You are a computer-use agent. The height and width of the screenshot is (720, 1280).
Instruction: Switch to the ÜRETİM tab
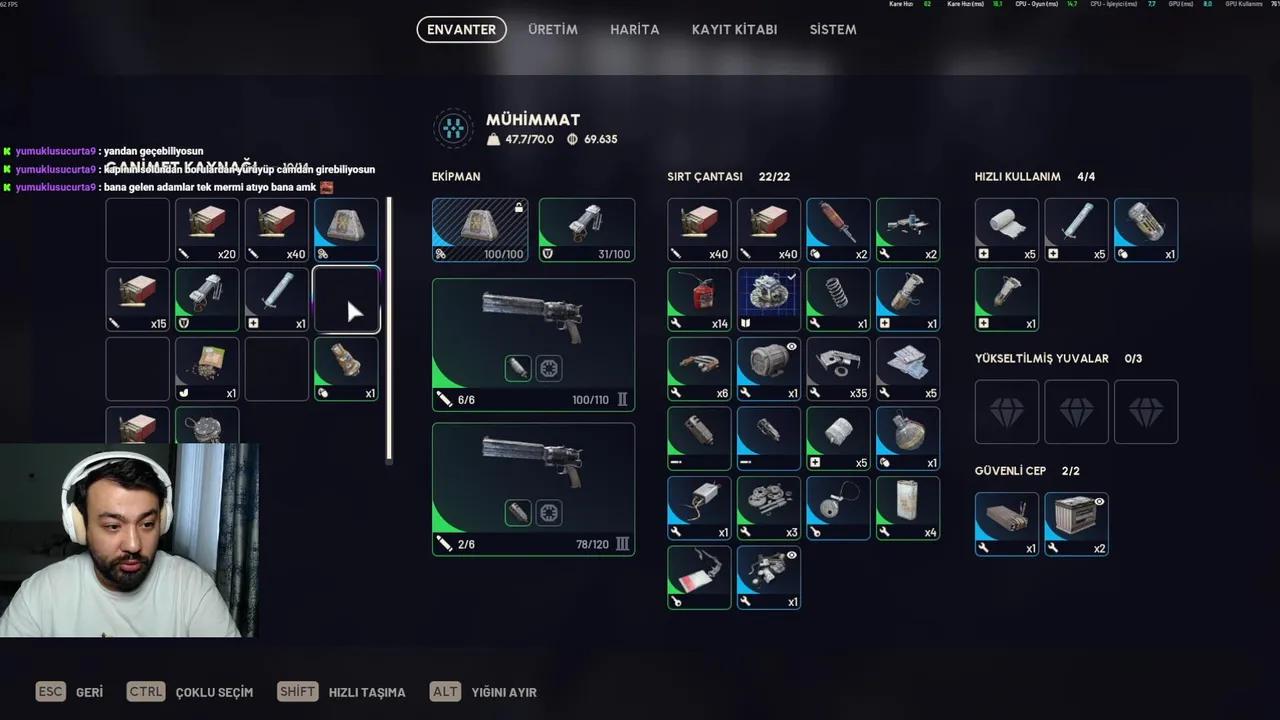[x=553, y=30]
